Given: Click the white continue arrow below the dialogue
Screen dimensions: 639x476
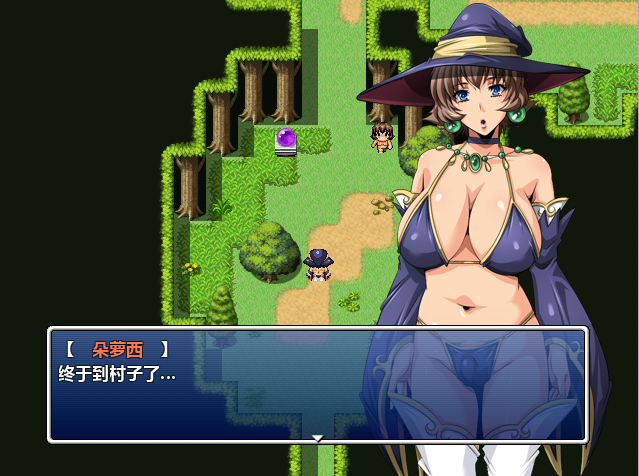Looking at the screenshot, I should [318, 438].
